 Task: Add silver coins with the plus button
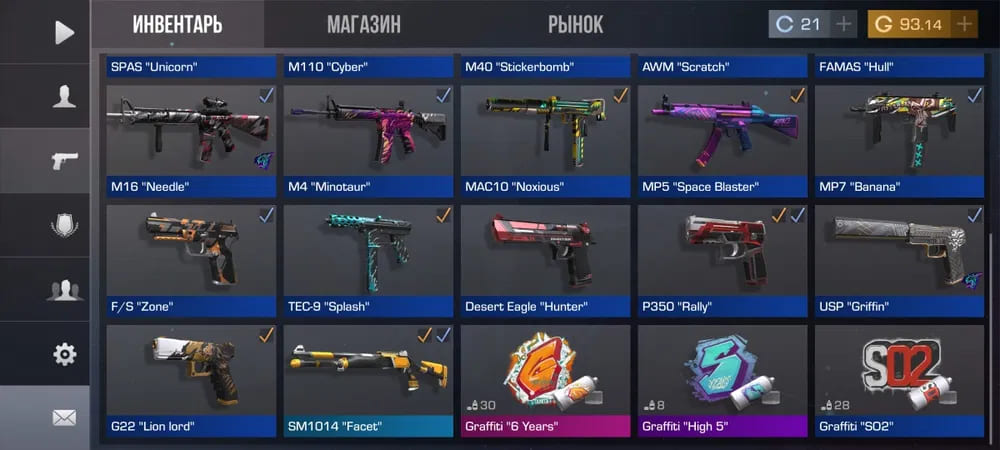tap(844, 24)
